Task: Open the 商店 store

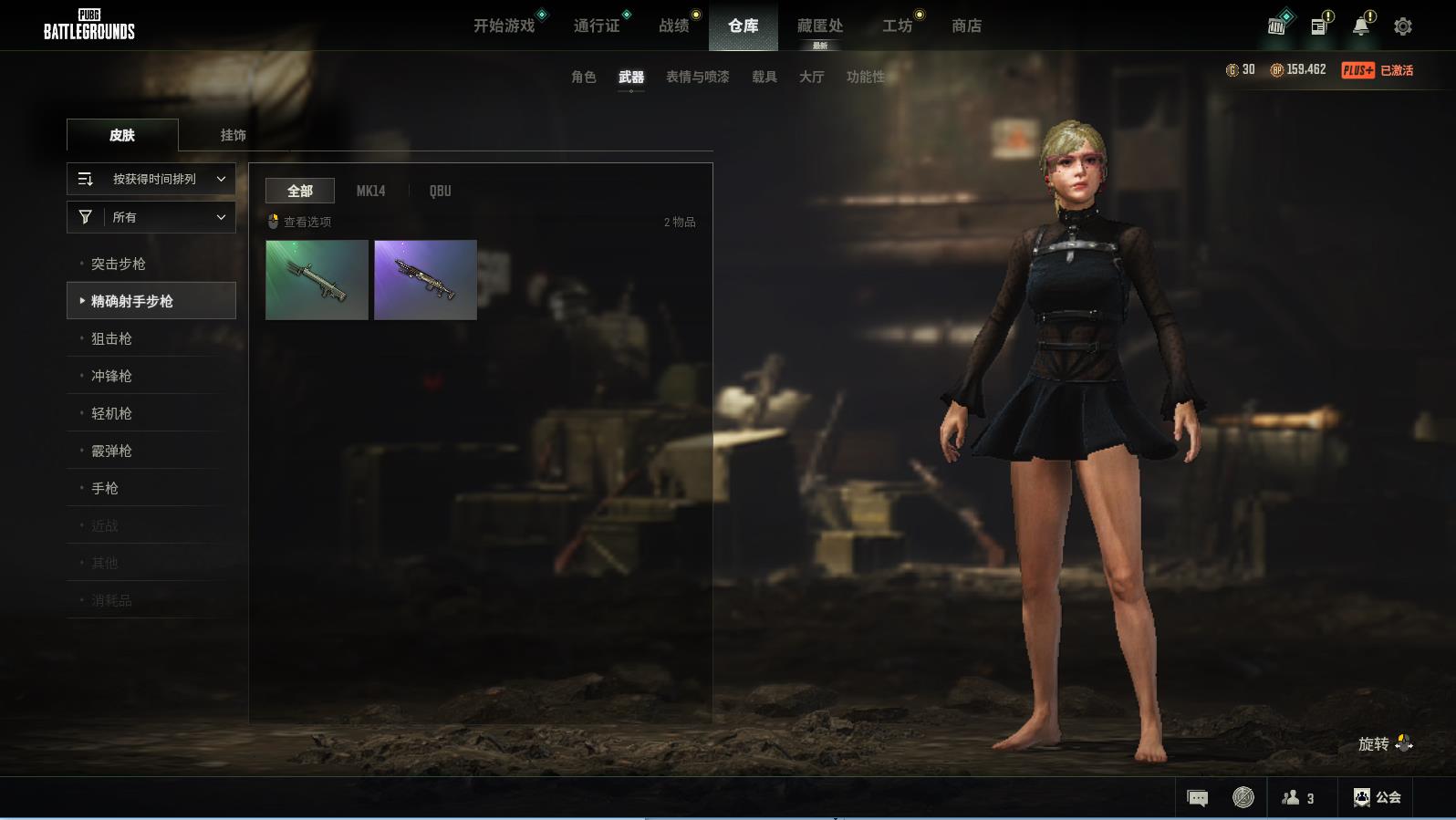Action: [966, 26]
